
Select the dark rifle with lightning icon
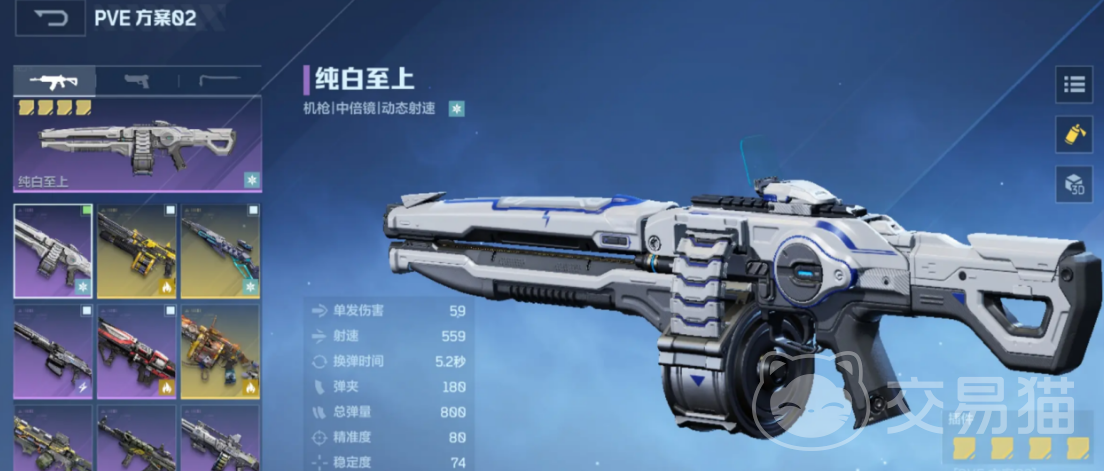pos(53,351)
